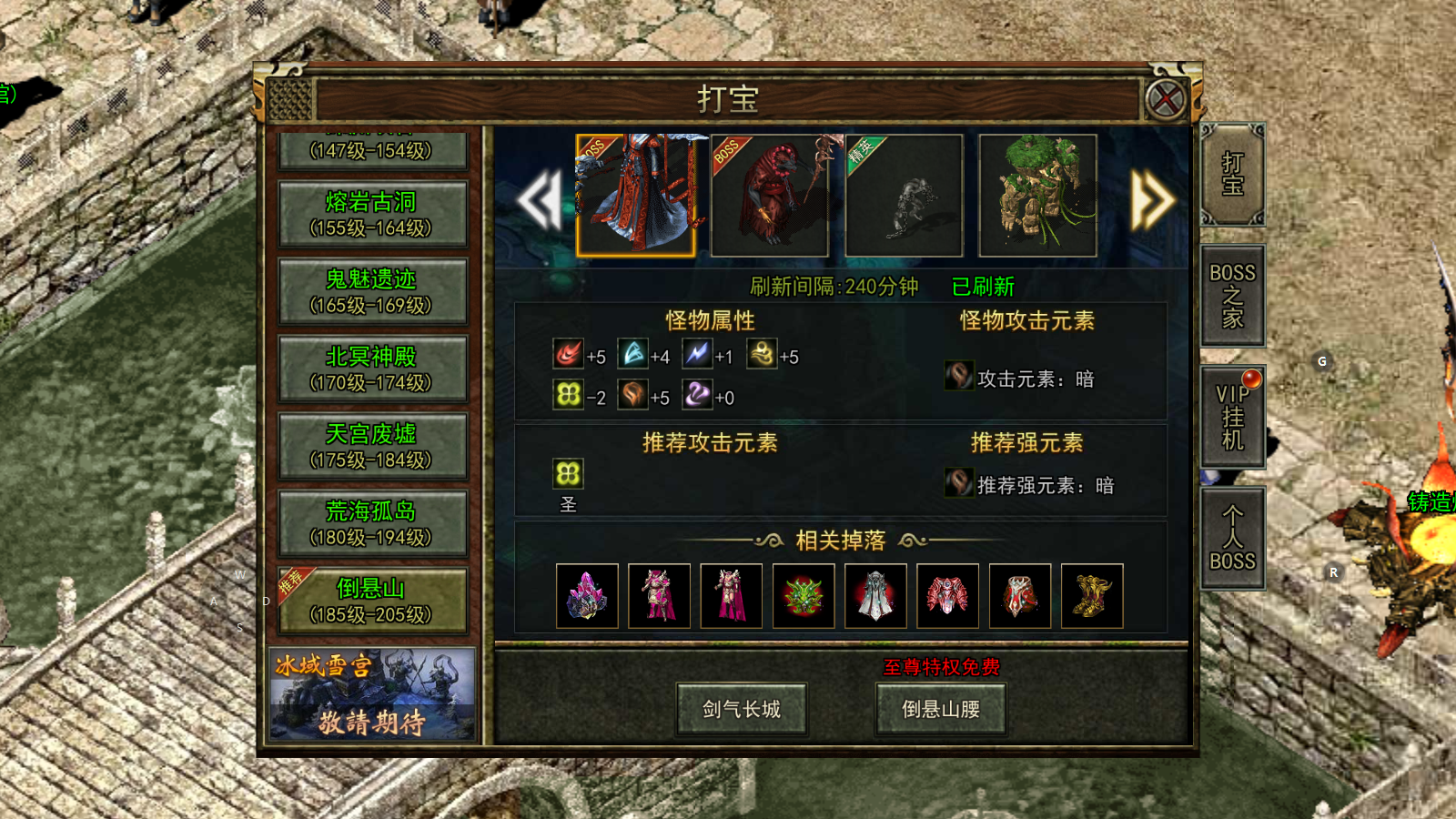The image size is (1456, 819).
Task: Select the recommended 倒悬山 dungeon
Action: (x=371, y=601)
